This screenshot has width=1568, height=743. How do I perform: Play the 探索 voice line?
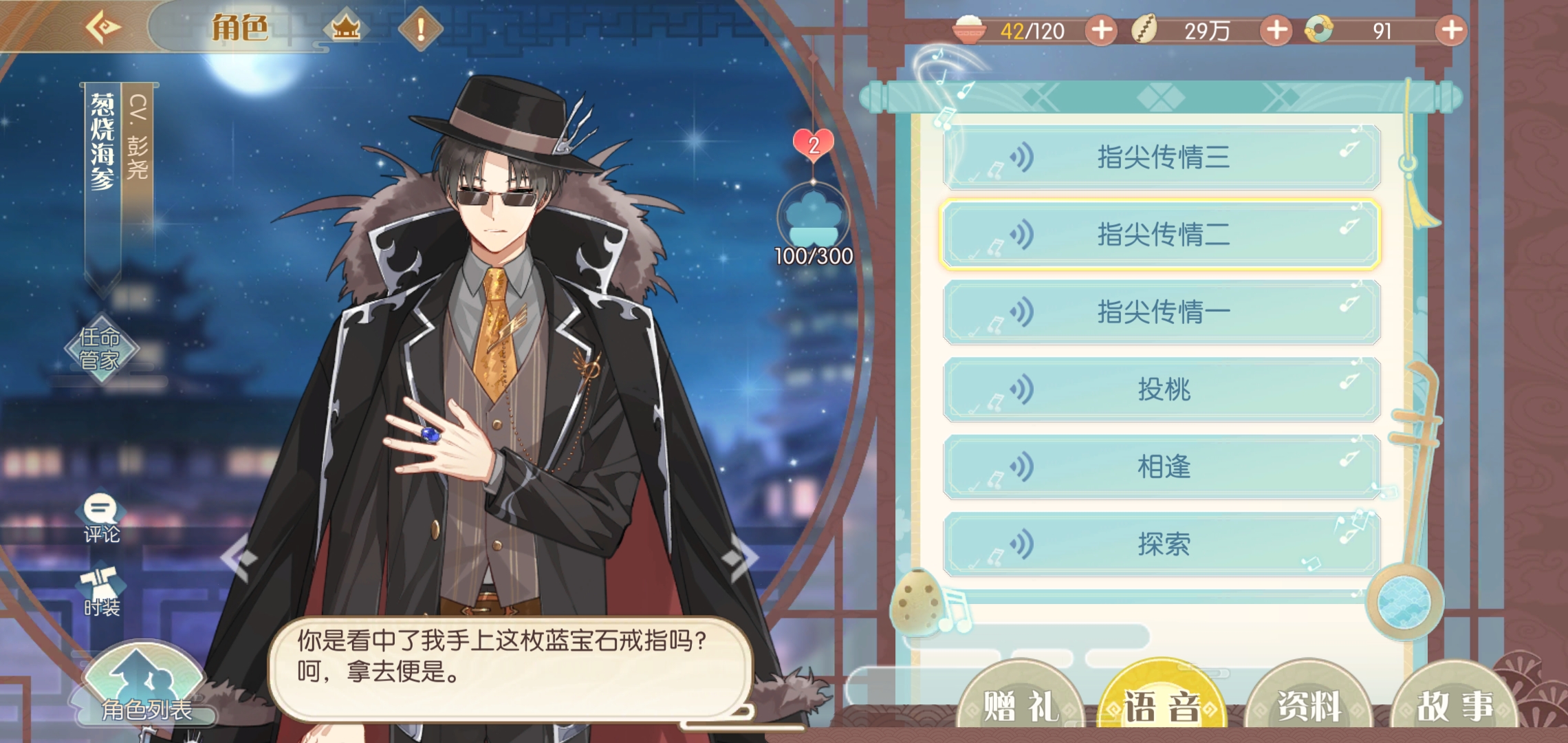point(1162,544)
